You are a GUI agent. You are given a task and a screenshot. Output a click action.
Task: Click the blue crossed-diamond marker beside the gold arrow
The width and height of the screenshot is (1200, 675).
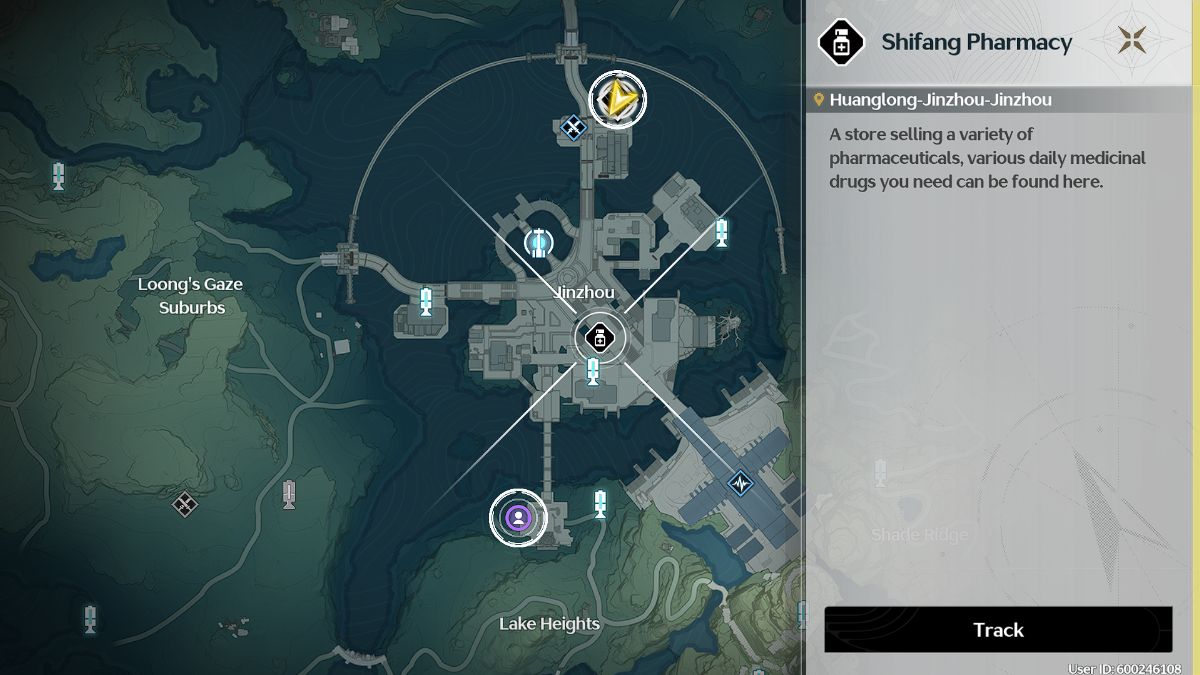tap(572, 126)
